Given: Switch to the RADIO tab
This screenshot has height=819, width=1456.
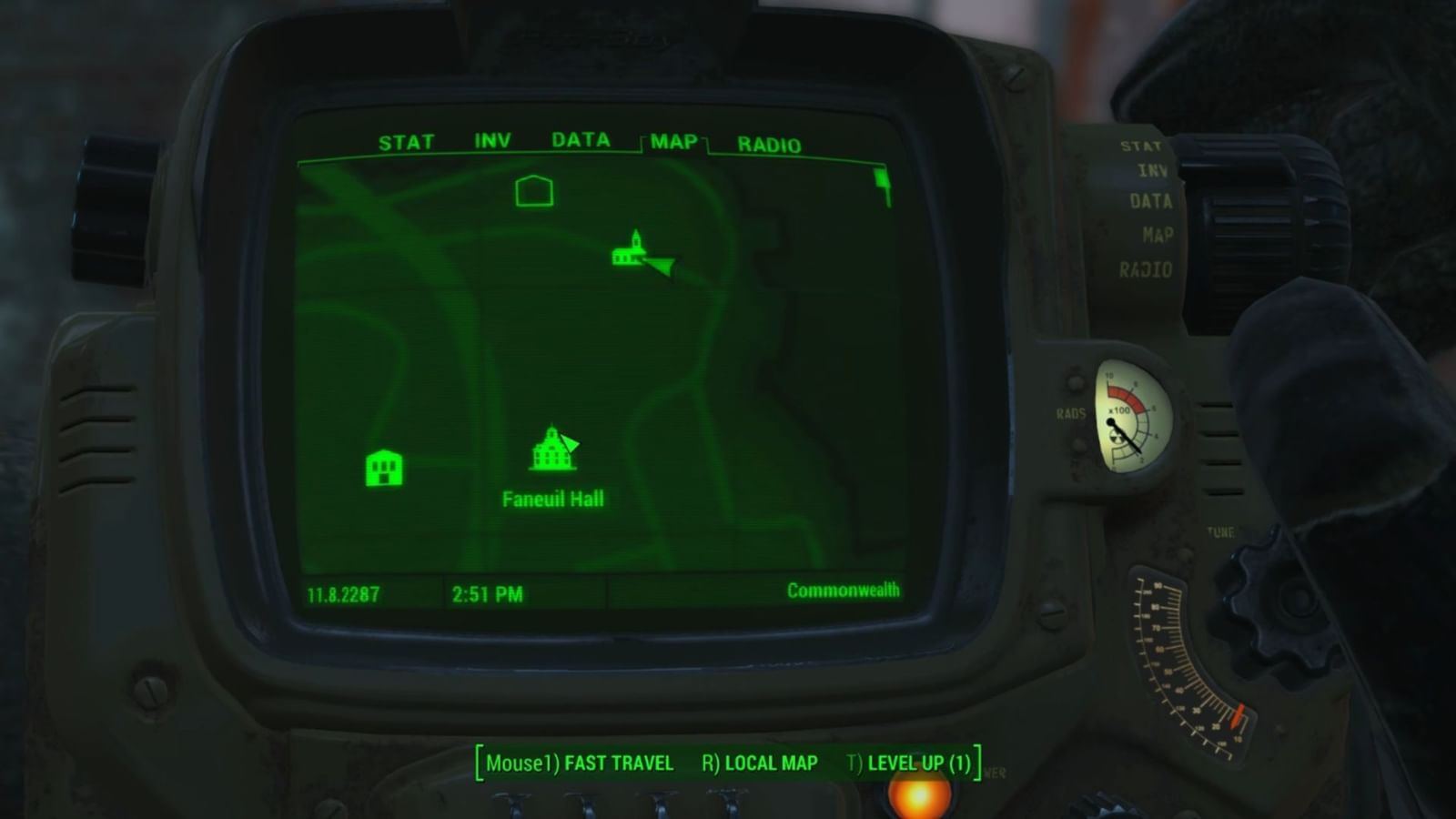Looking at the screenshot, I should pos(769,142).
